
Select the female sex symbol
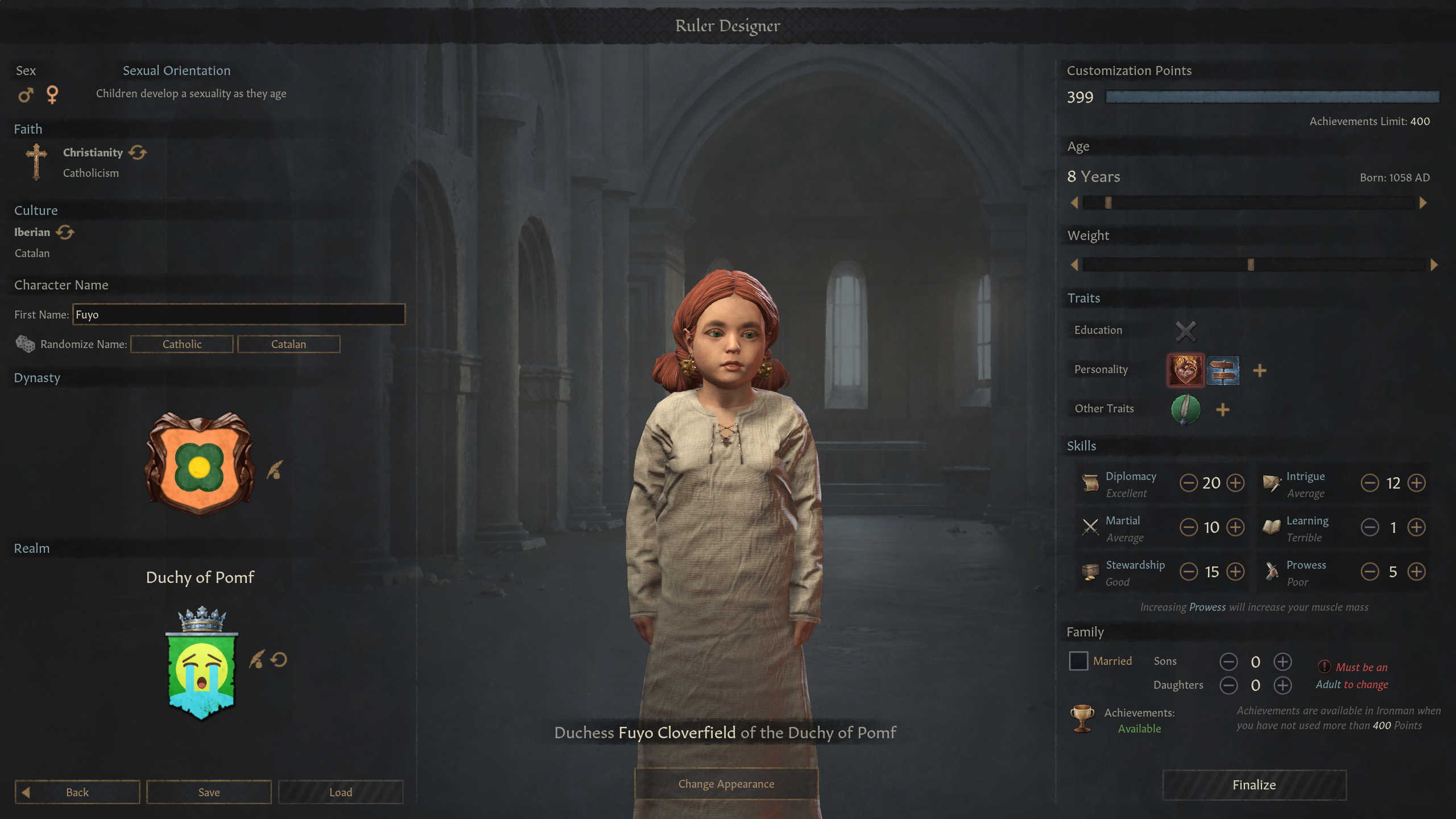(x=52, y=94)
